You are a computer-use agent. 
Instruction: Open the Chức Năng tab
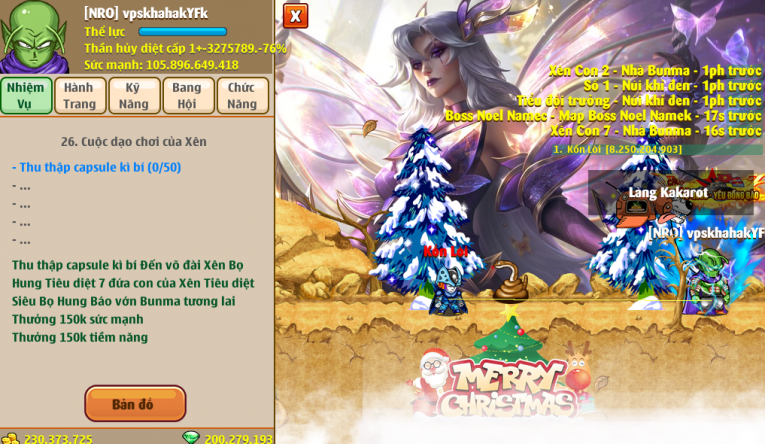242,95
